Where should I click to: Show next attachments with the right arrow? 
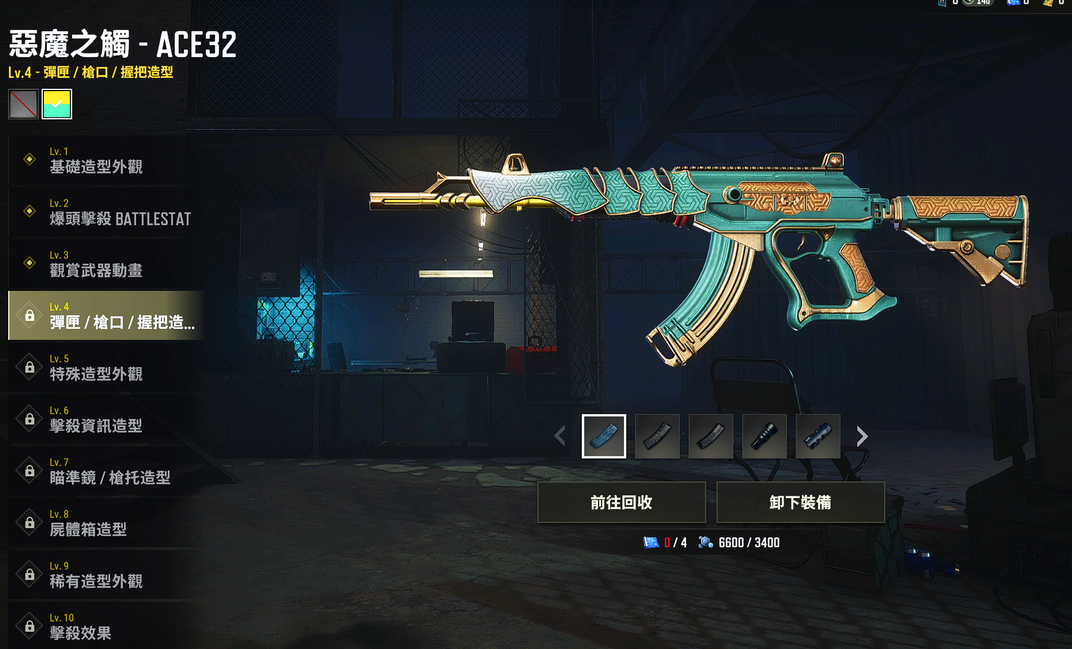click(x=862, y=436)
